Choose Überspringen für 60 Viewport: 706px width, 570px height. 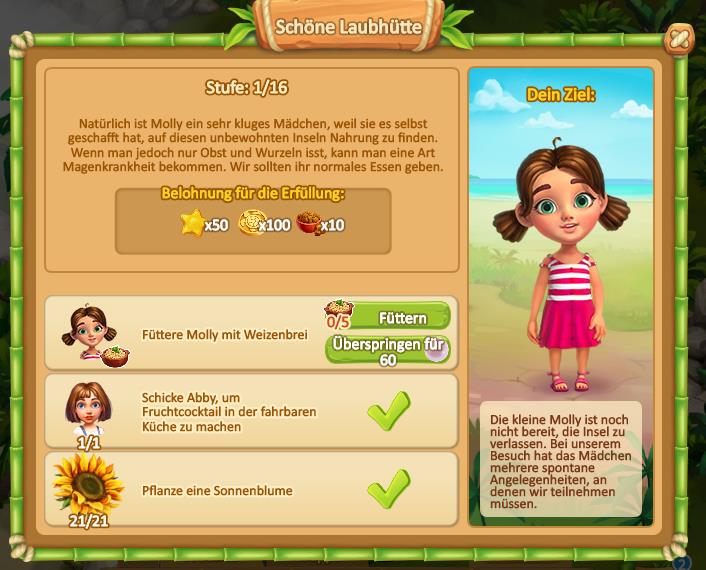388,350
